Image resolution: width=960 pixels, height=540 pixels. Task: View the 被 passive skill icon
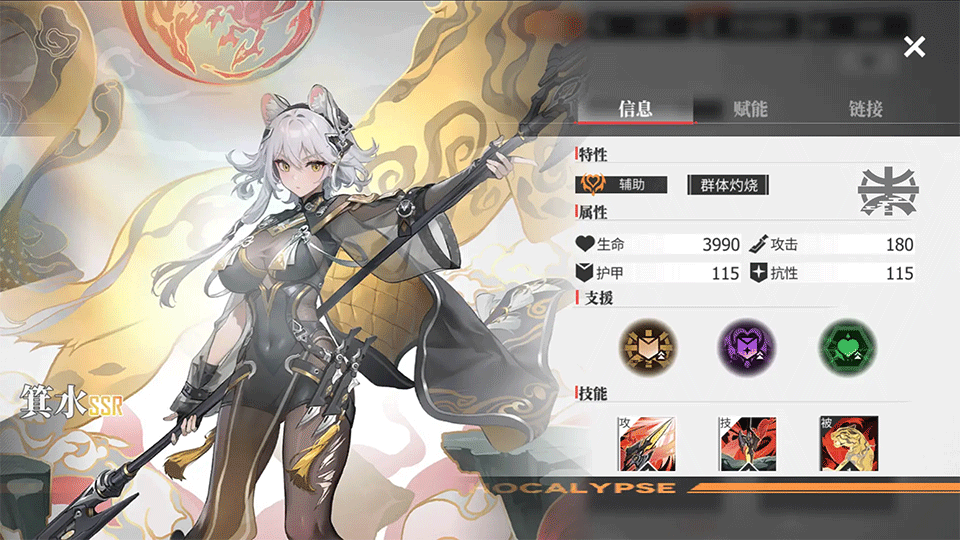pyautogui.click(x=846, y=443)
